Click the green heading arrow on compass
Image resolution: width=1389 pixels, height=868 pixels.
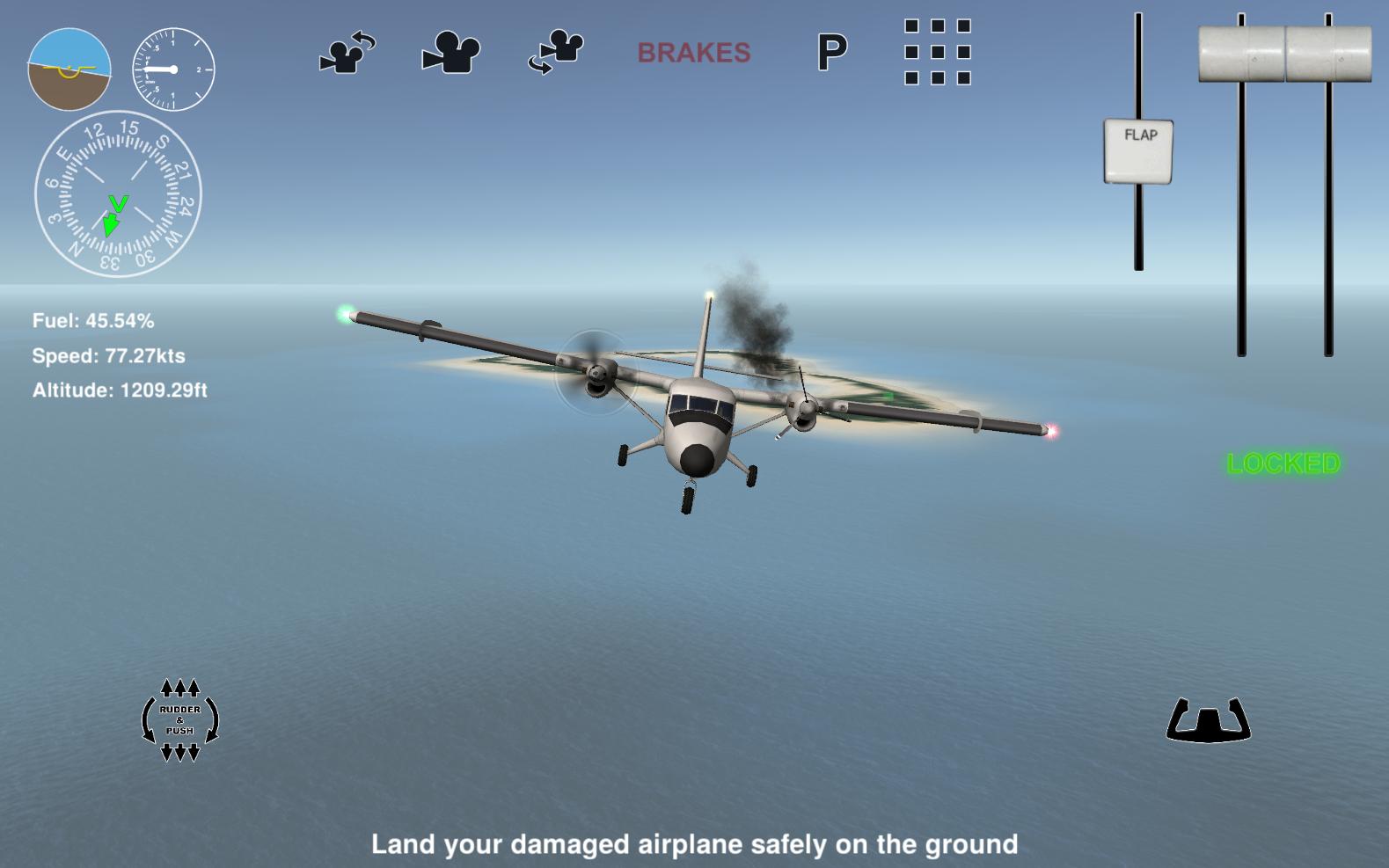click(114, 215)
